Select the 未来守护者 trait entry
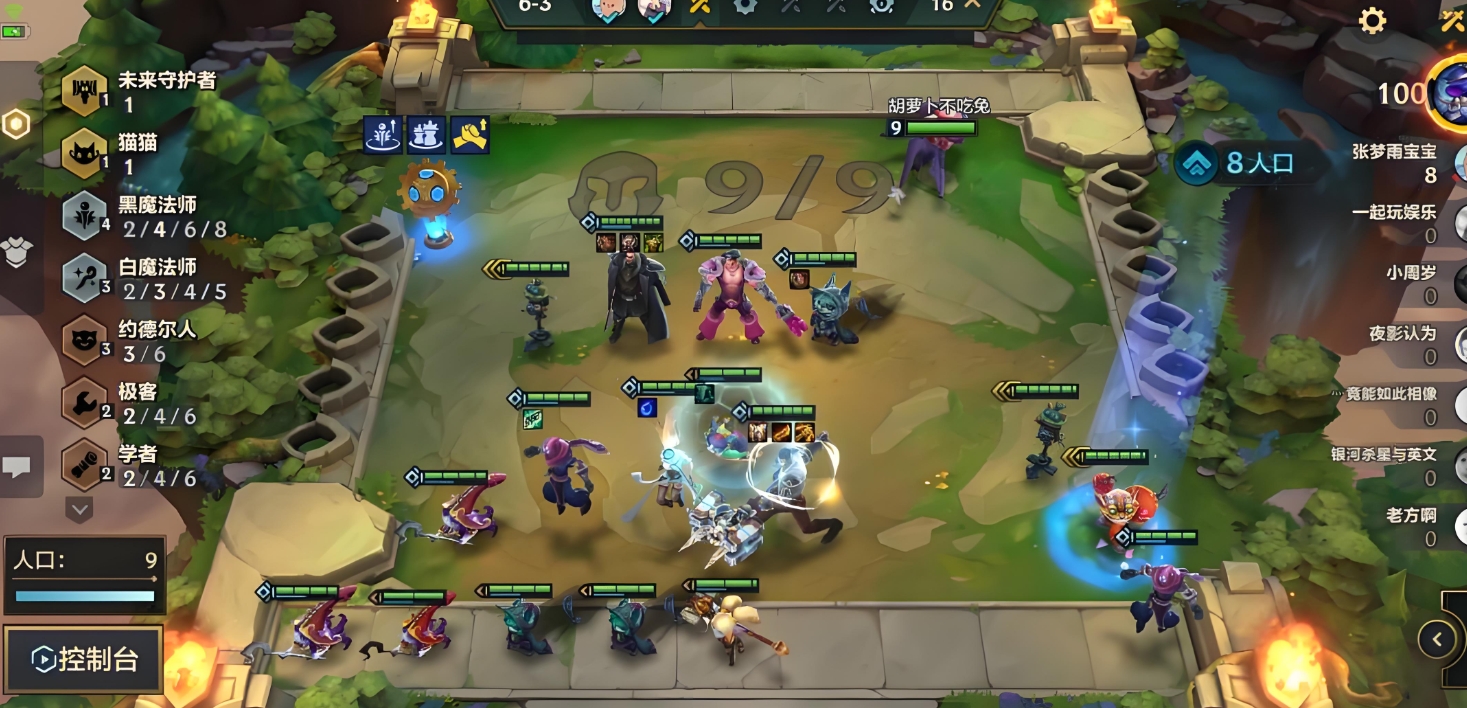 point(140,91)
